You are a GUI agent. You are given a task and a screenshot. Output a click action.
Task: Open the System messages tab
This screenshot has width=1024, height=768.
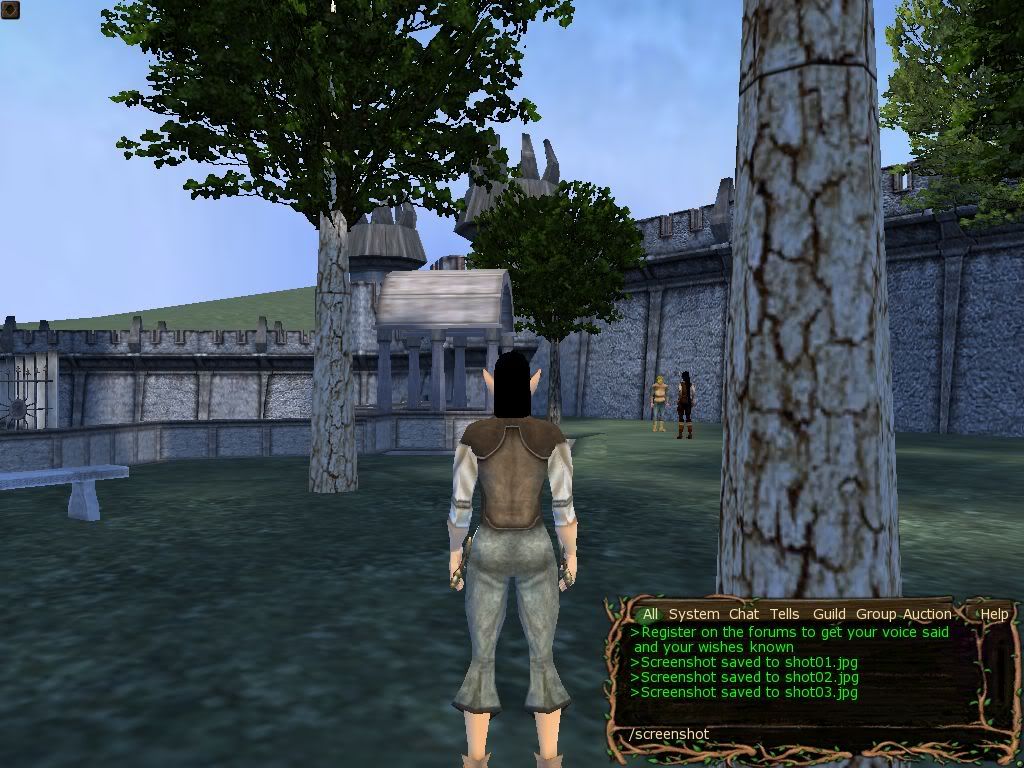pyautogui.click(x=693, y=614)
